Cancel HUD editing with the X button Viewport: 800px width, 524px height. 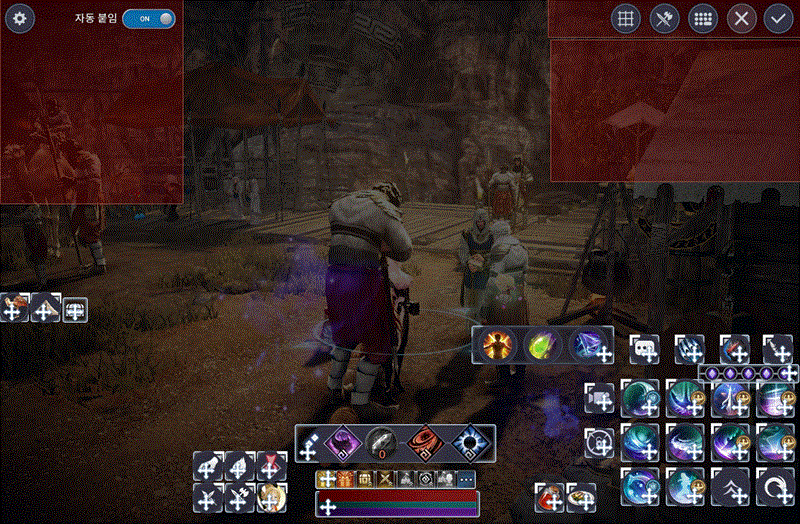pos(740,19)
